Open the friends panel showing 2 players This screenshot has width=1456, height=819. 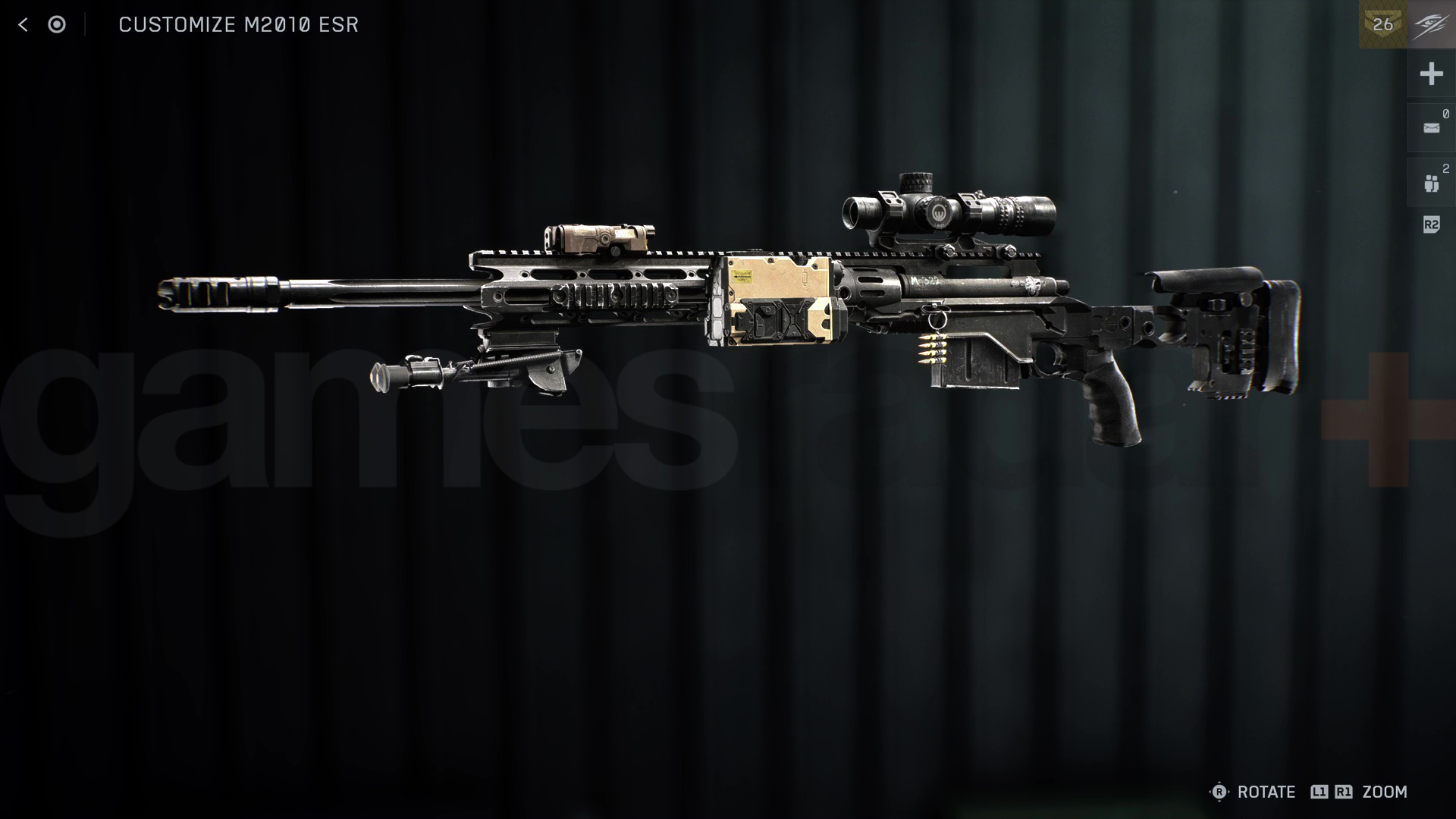(x=1432, y=182)
